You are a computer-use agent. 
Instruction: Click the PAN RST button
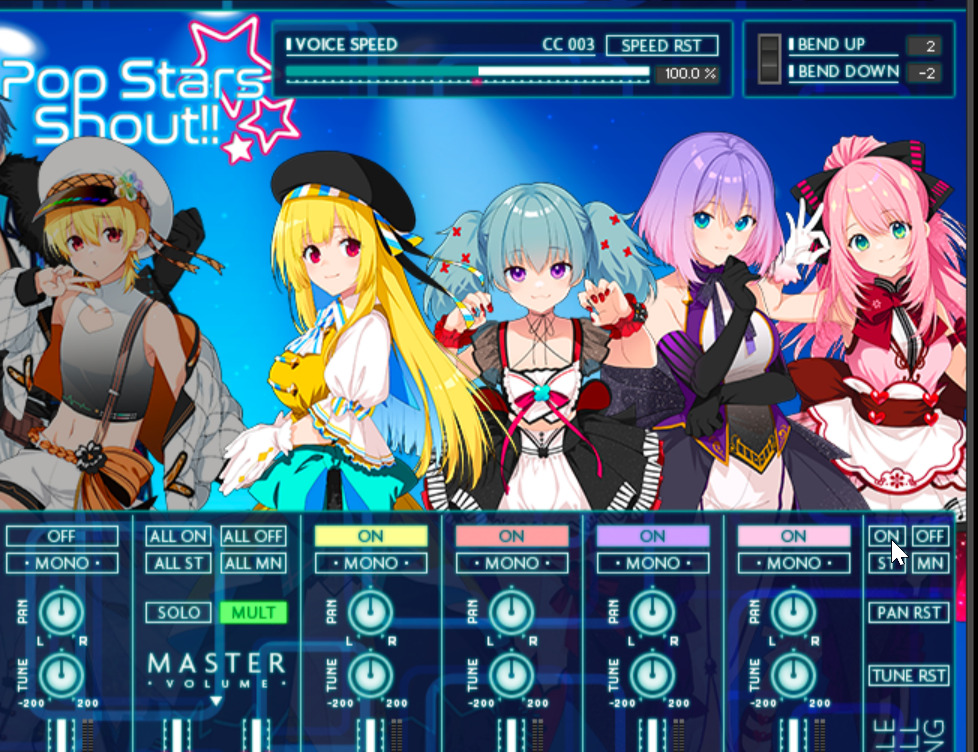pyautogui.click(x=908, y=612)
